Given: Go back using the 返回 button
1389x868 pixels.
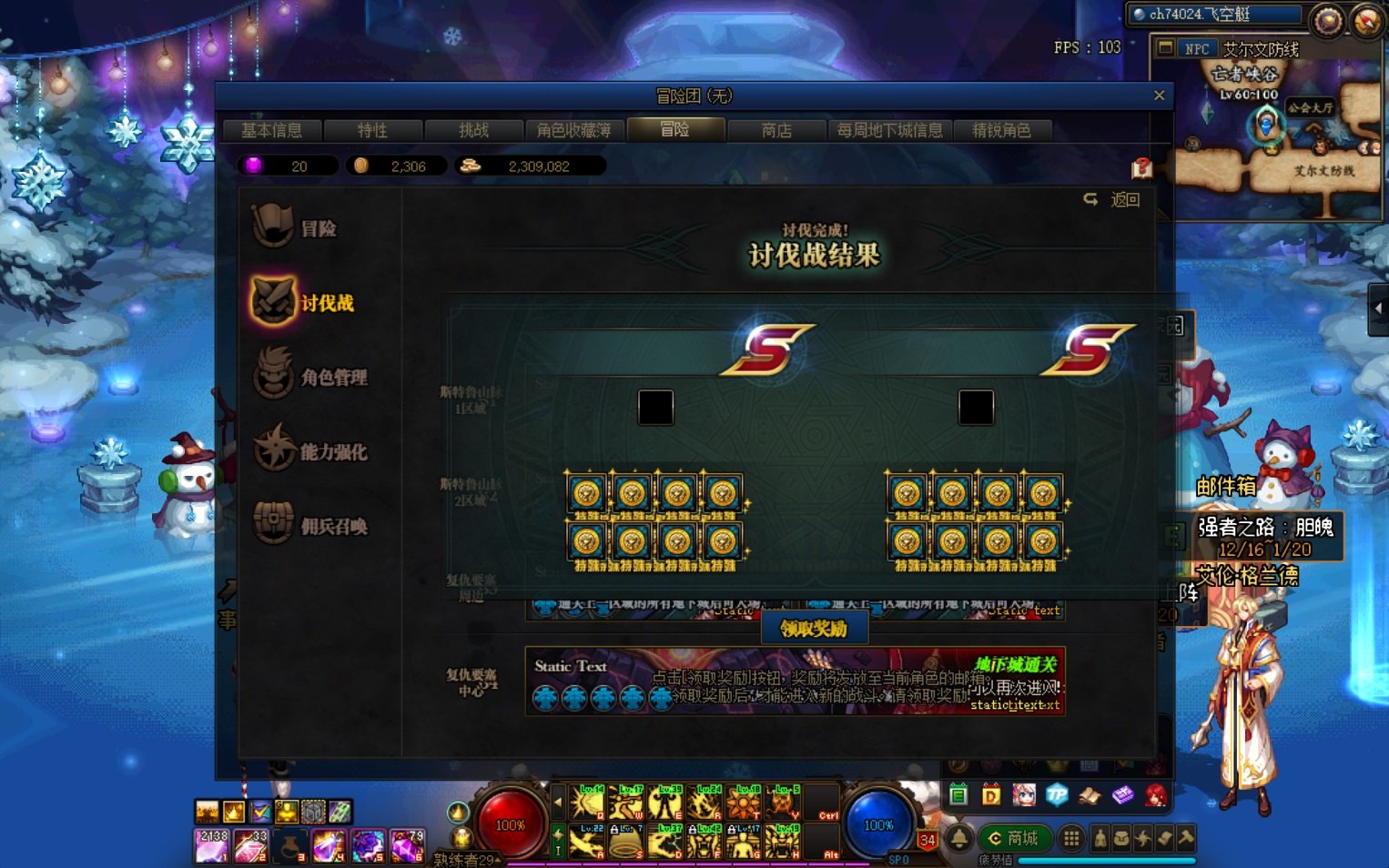Looking at the screenshot, I should [x=1113, y=199].
